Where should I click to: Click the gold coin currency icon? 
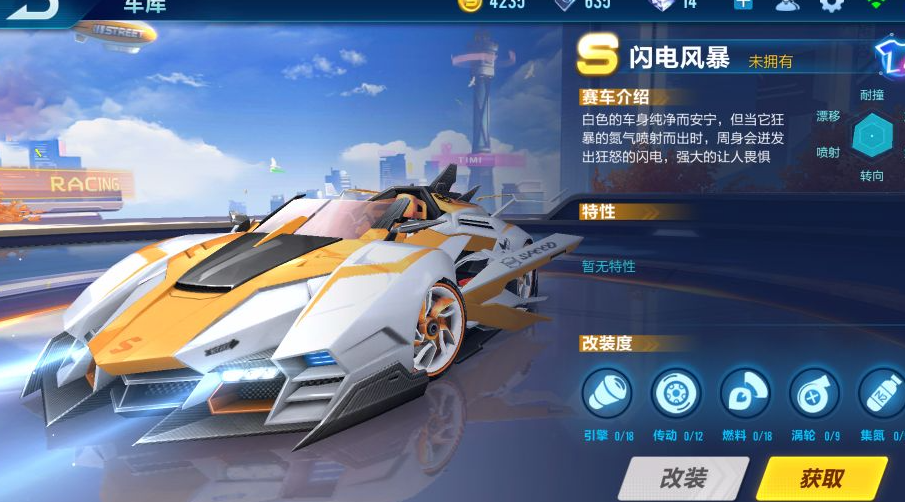pos(469,4)
